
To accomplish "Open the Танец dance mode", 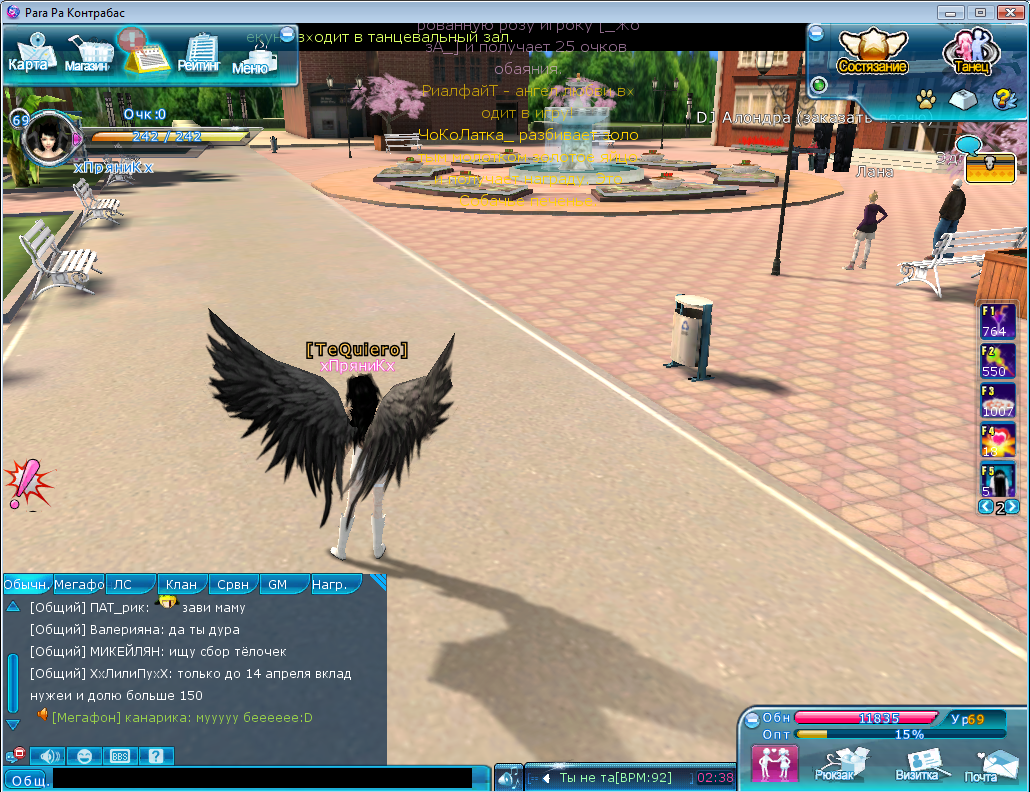I will [x=971, y=52].
